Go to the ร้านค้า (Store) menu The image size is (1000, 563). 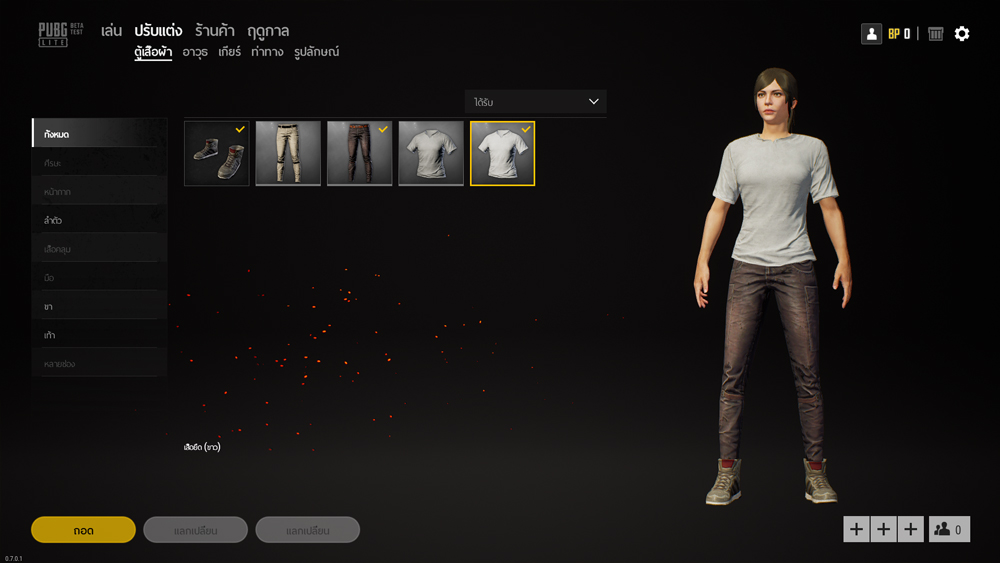pos(215,31)
